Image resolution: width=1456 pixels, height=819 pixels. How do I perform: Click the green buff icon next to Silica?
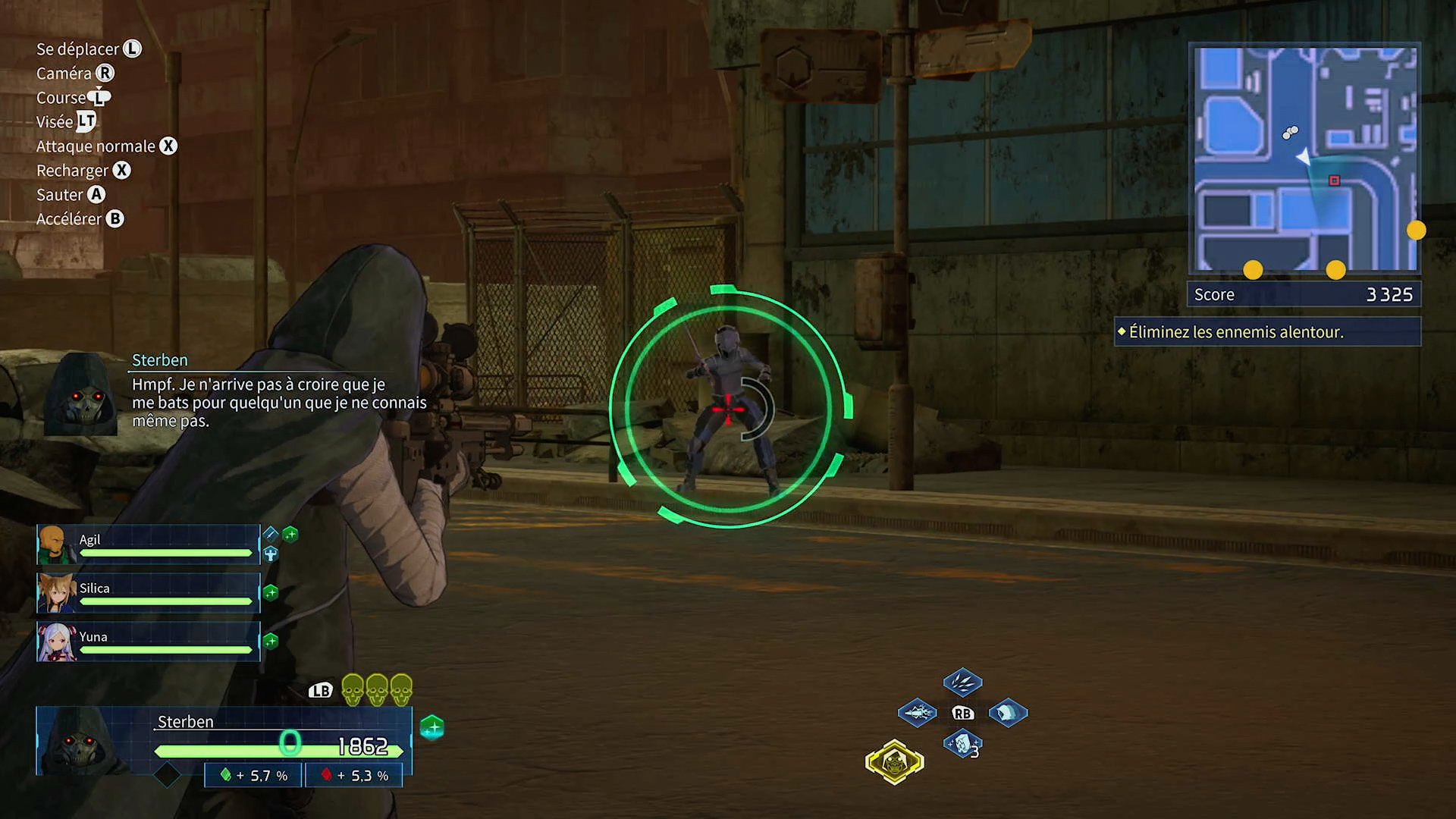tap(271, 592)
